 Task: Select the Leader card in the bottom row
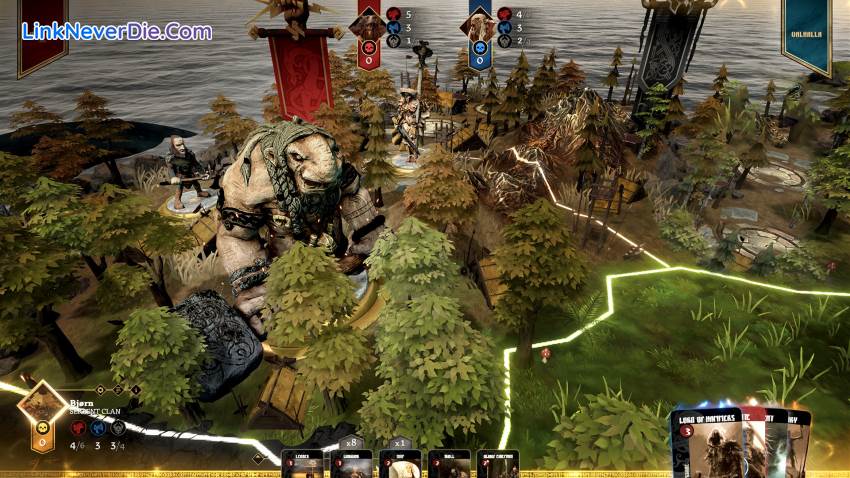pyautogui.click(x=301, y=464)
